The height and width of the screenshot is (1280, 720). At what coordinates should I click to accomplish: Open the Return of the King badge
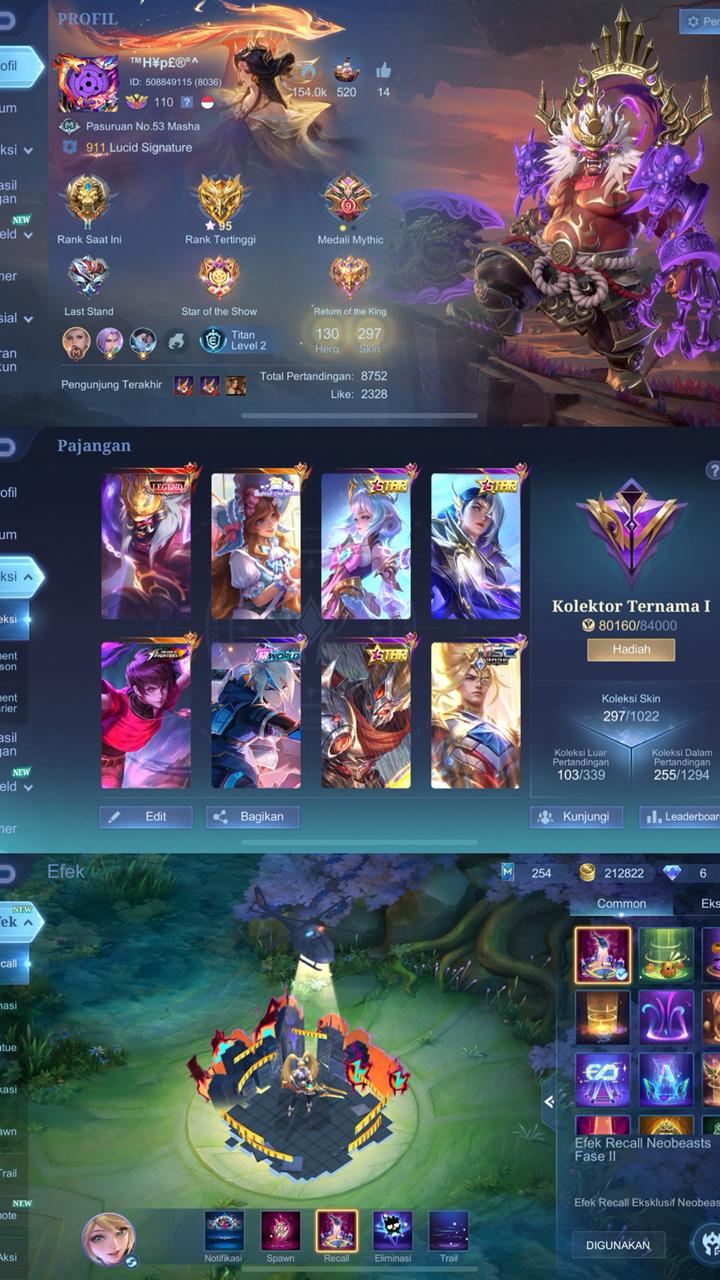(349, 277)
